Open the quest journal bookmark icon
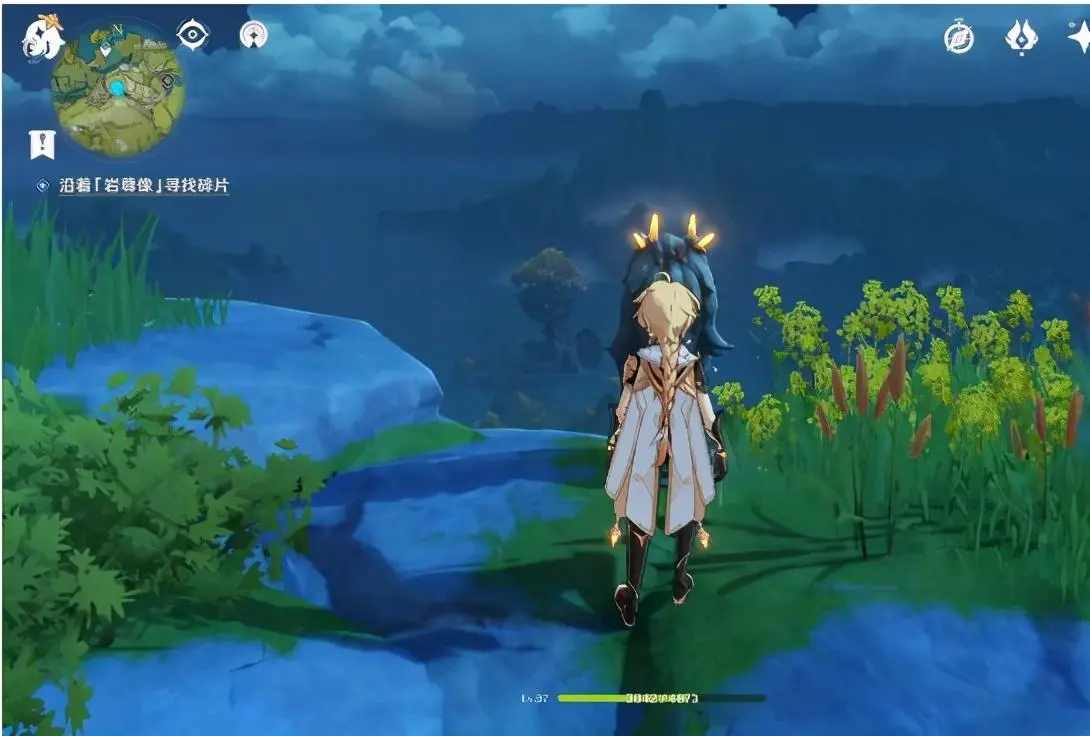The image size is (1090, 736). click(x=42, y=144)
